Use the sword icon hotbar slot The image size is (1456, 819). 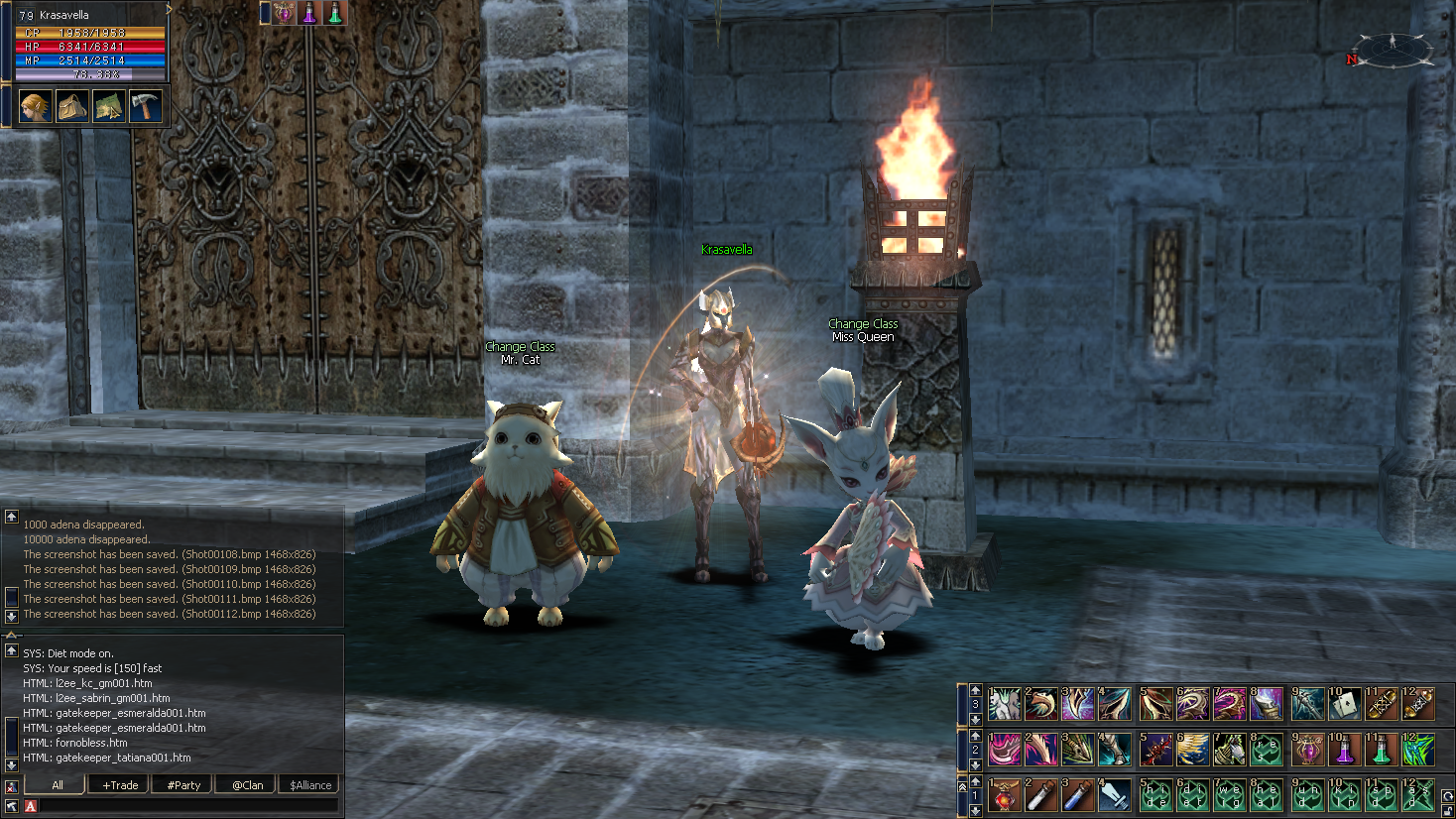1115,795
